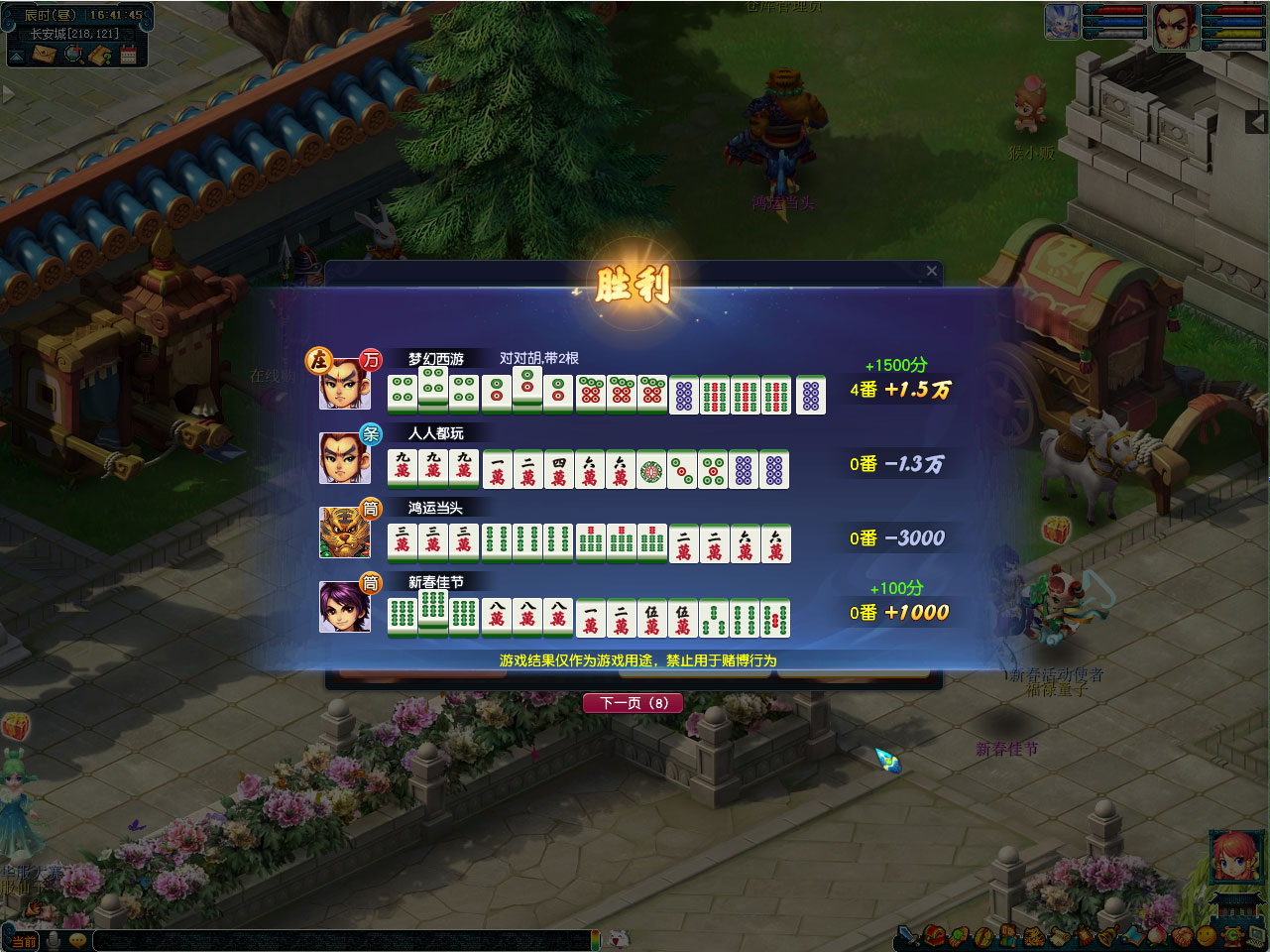Image resolution: width=1270 pixels, height=952 pixels.
Task: Open the help book with question mark
Action: pos(100,55)
